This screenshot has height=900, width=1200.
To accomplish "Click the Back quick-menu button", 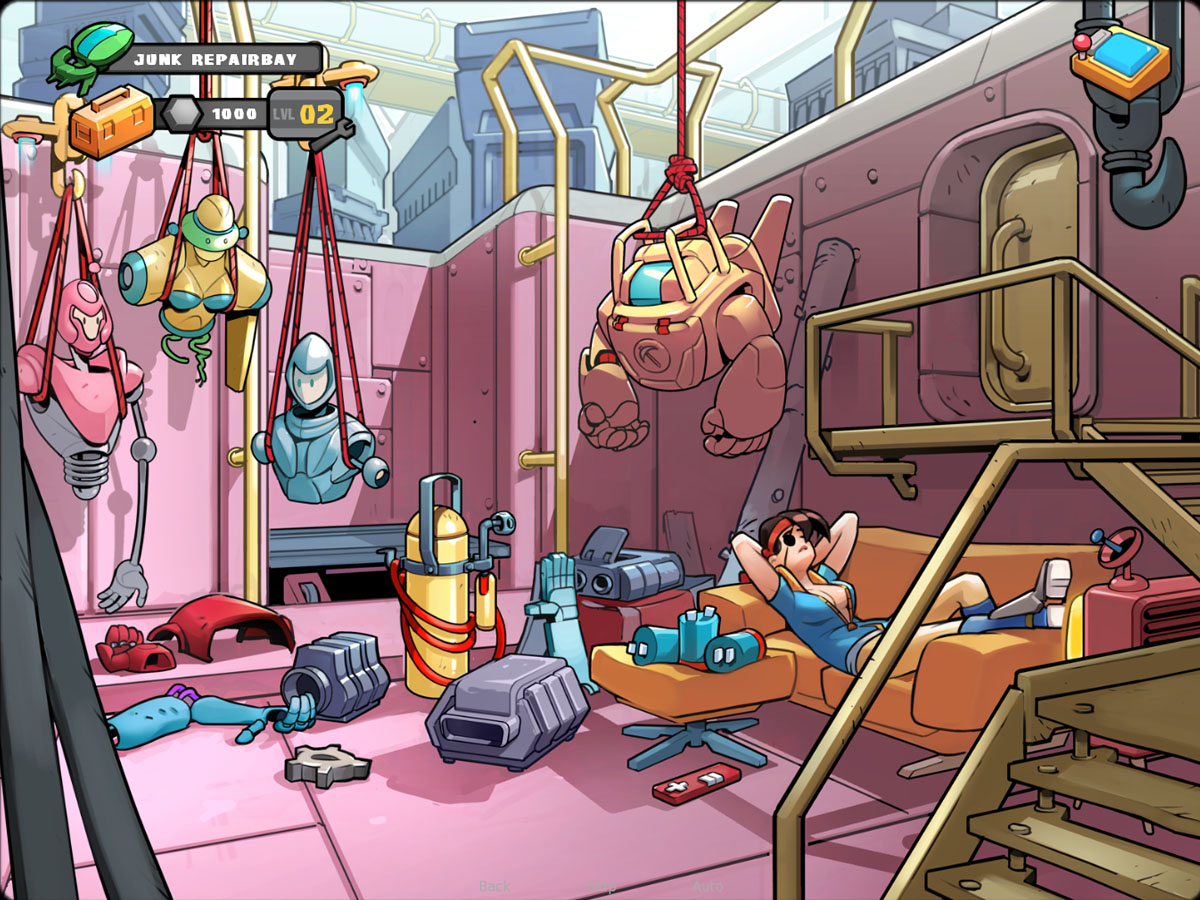I will click(x=494, y=886).
